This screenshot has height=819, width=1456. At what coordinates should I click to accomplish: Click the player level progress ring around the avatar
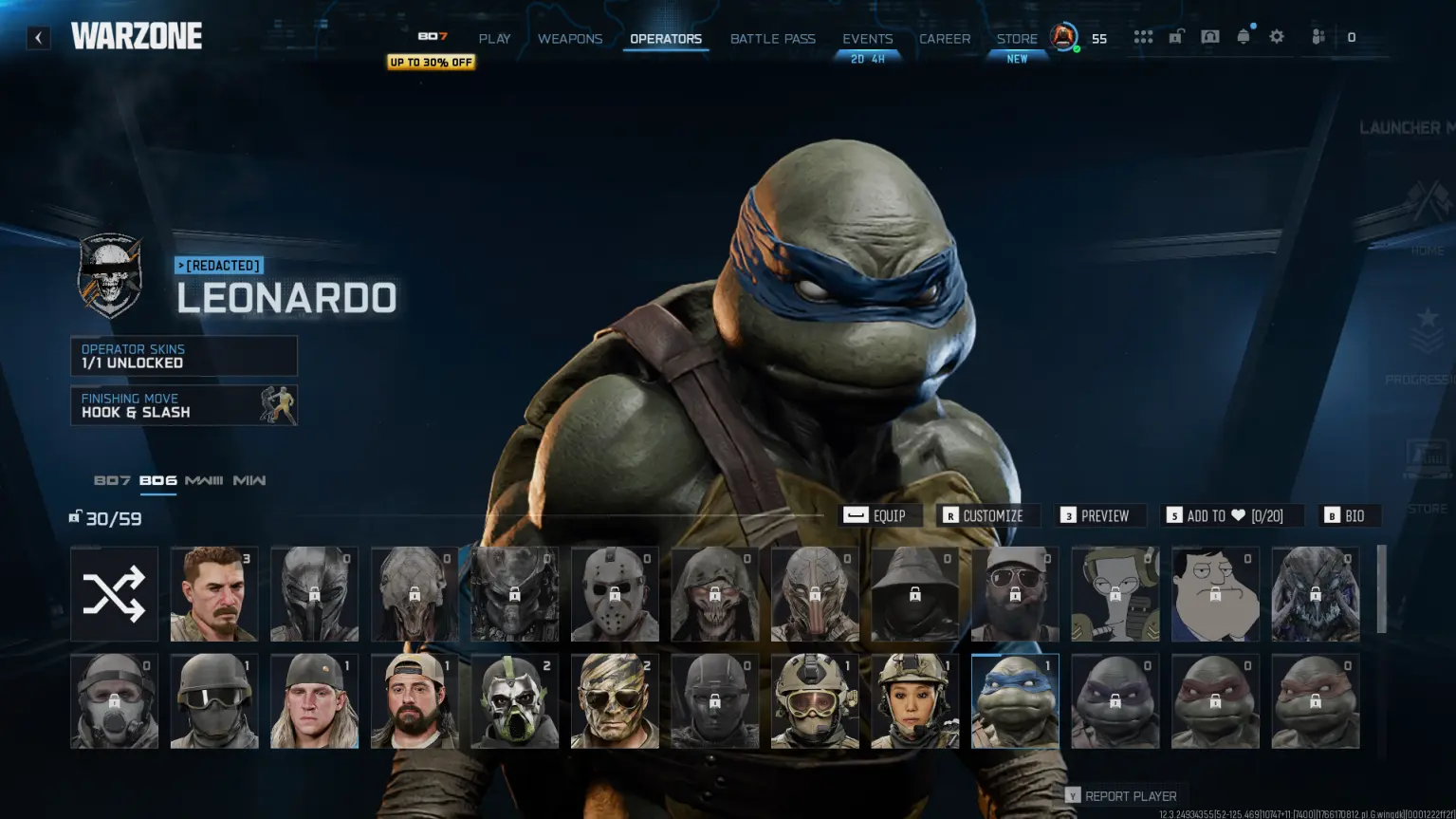[1062, 38]
